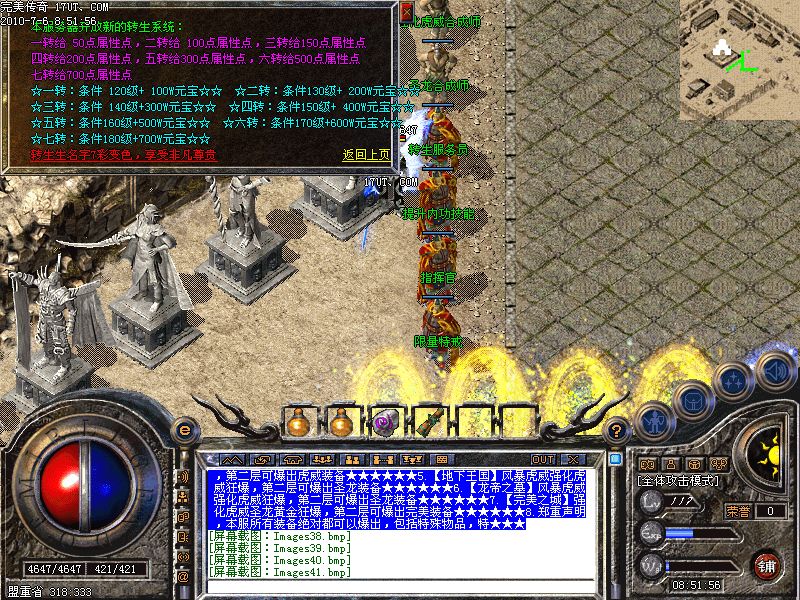800x600 pixels.
Task: Use the second gourd potion in the belt
Action: click(x=342, y=423)
